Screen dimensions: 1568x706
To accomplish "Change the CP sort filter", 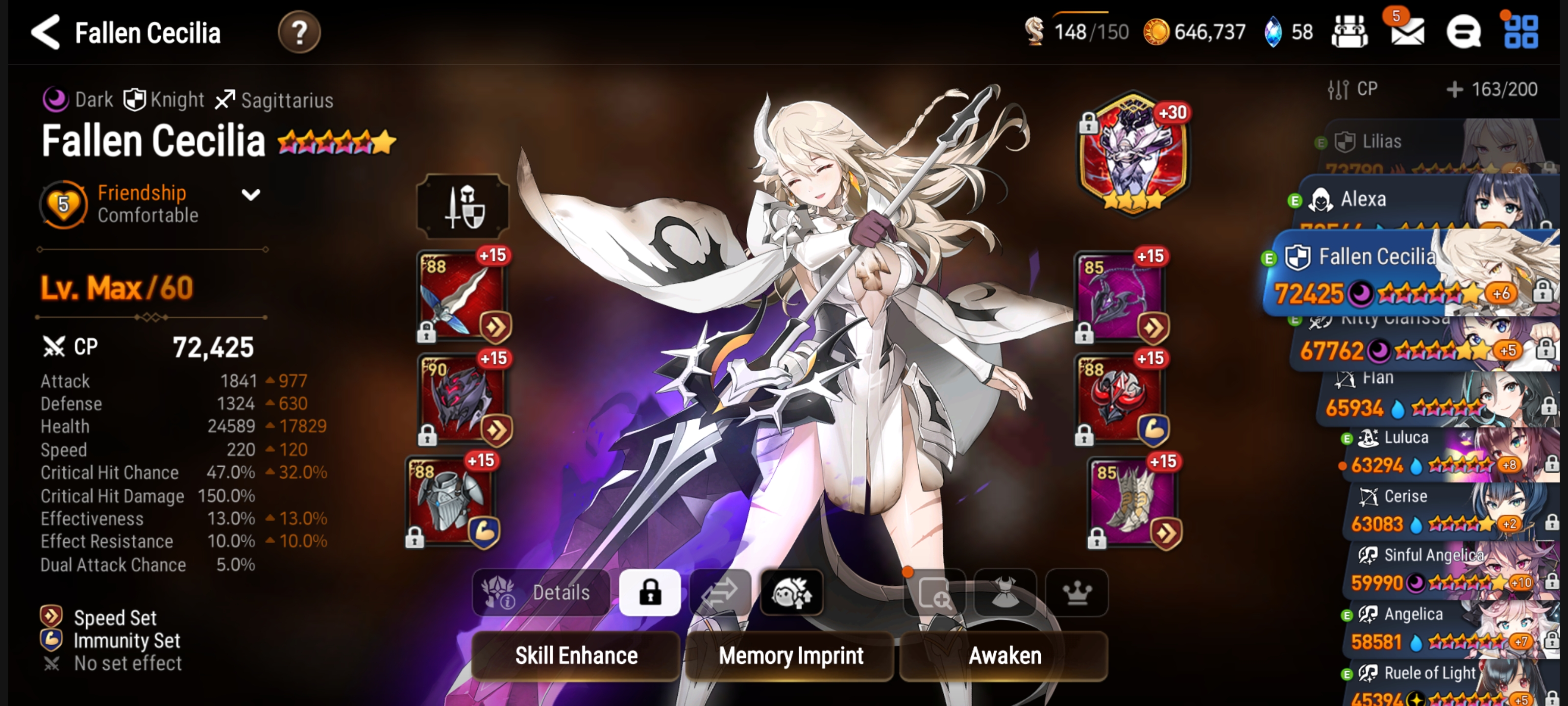I will (x=1352, y=90).
